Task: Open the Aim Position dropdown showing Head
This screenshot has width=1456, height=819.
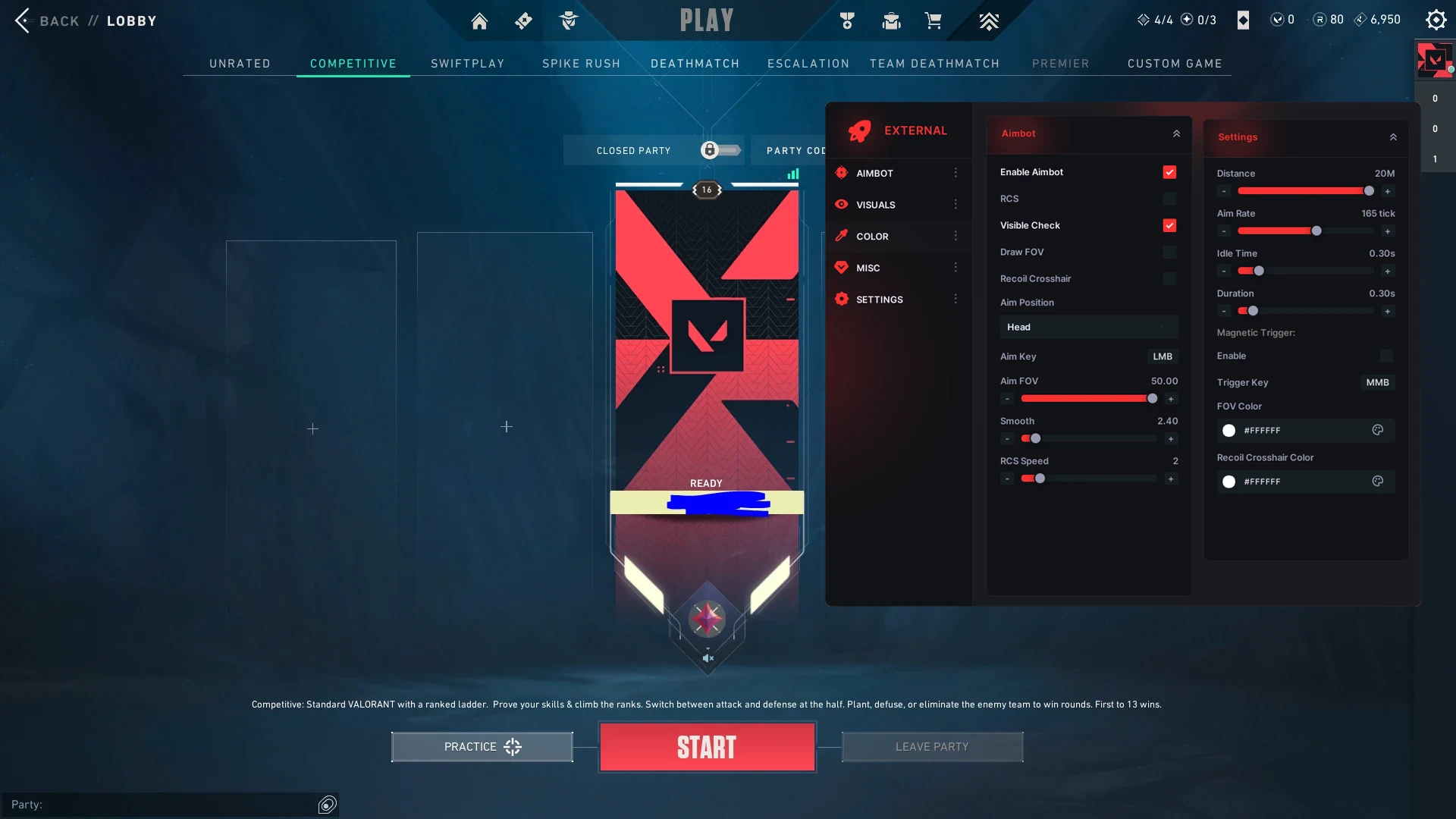Action: (1087, 327)
